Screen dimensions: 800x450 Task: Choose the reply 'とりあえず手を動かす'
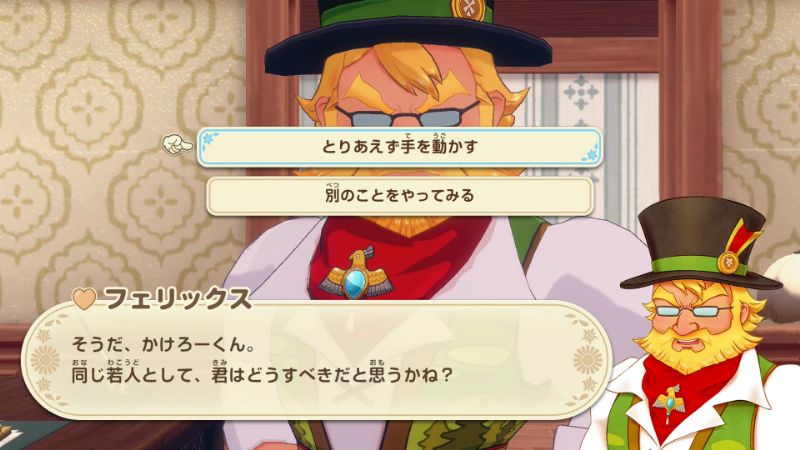(x=399, y=147)
